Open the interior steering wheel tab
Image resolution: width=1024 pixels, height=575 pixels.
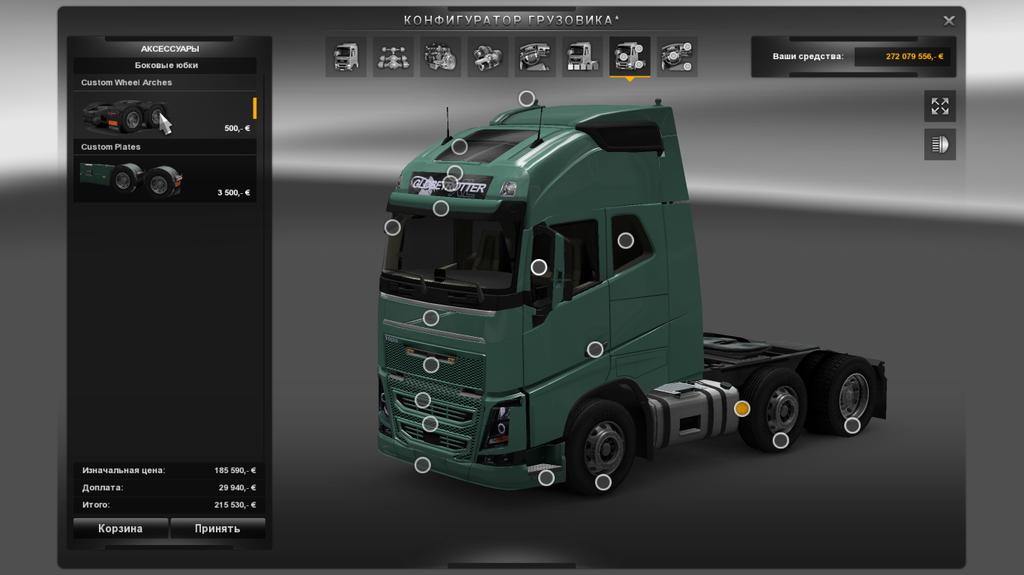pos(535,57)
